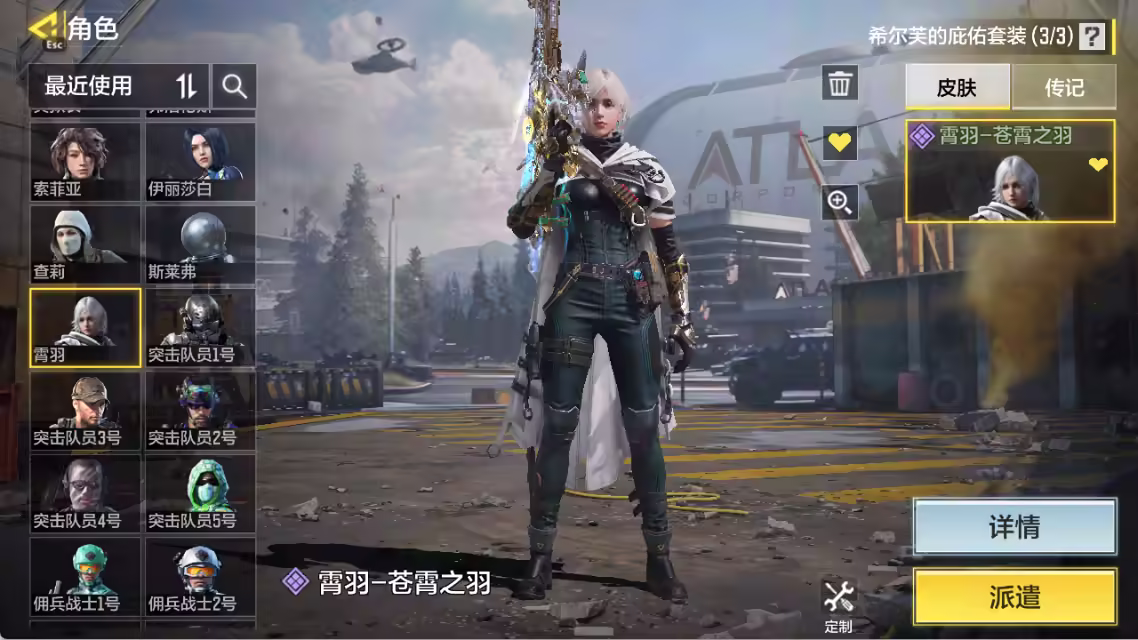Pick 突击队员2号 character
Image resolution: width=1138 pixels, height=640 pixels.
coord(200,410)
